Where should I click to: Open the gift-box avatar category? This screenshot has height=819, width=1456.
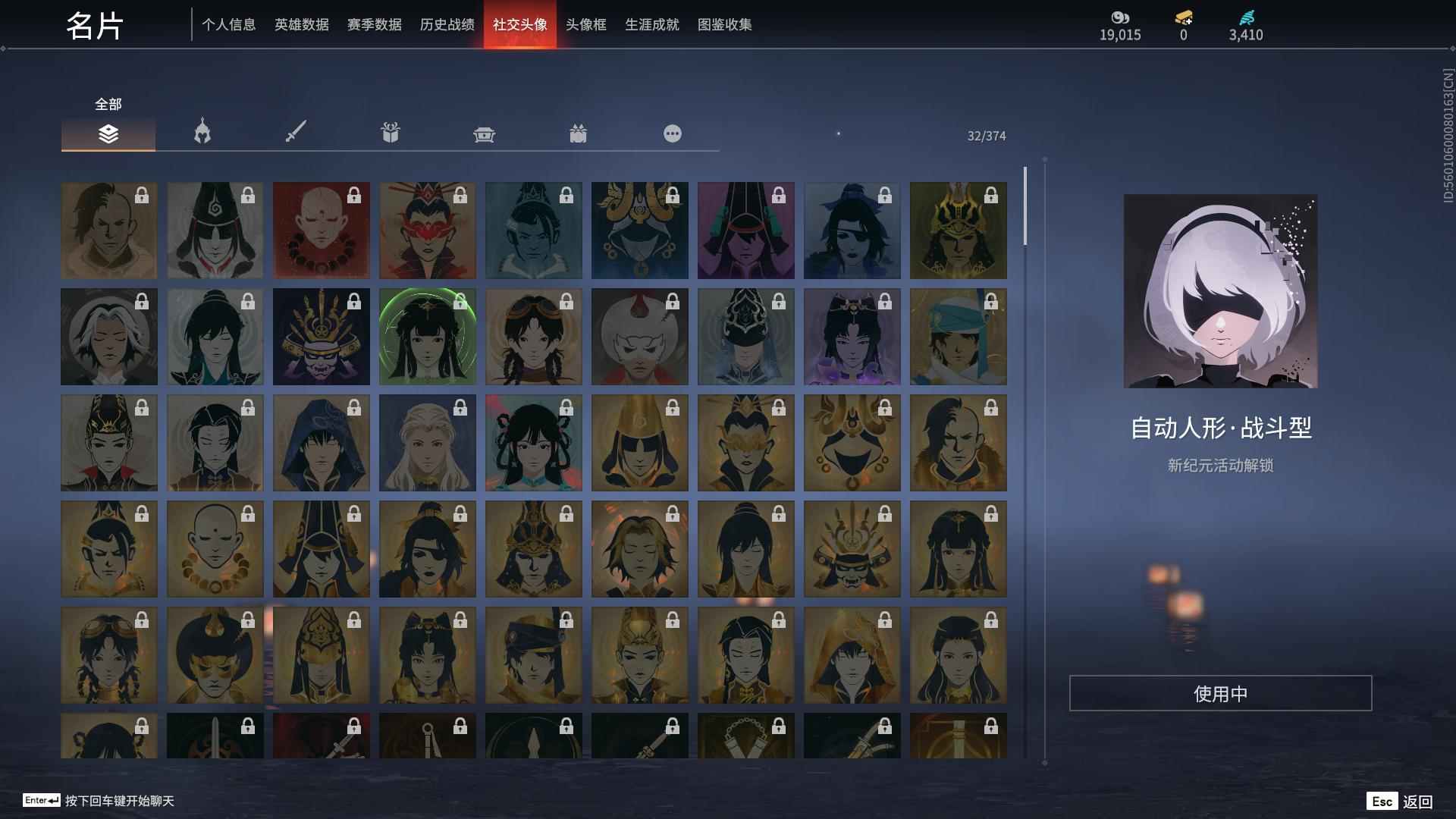point(579,133)
